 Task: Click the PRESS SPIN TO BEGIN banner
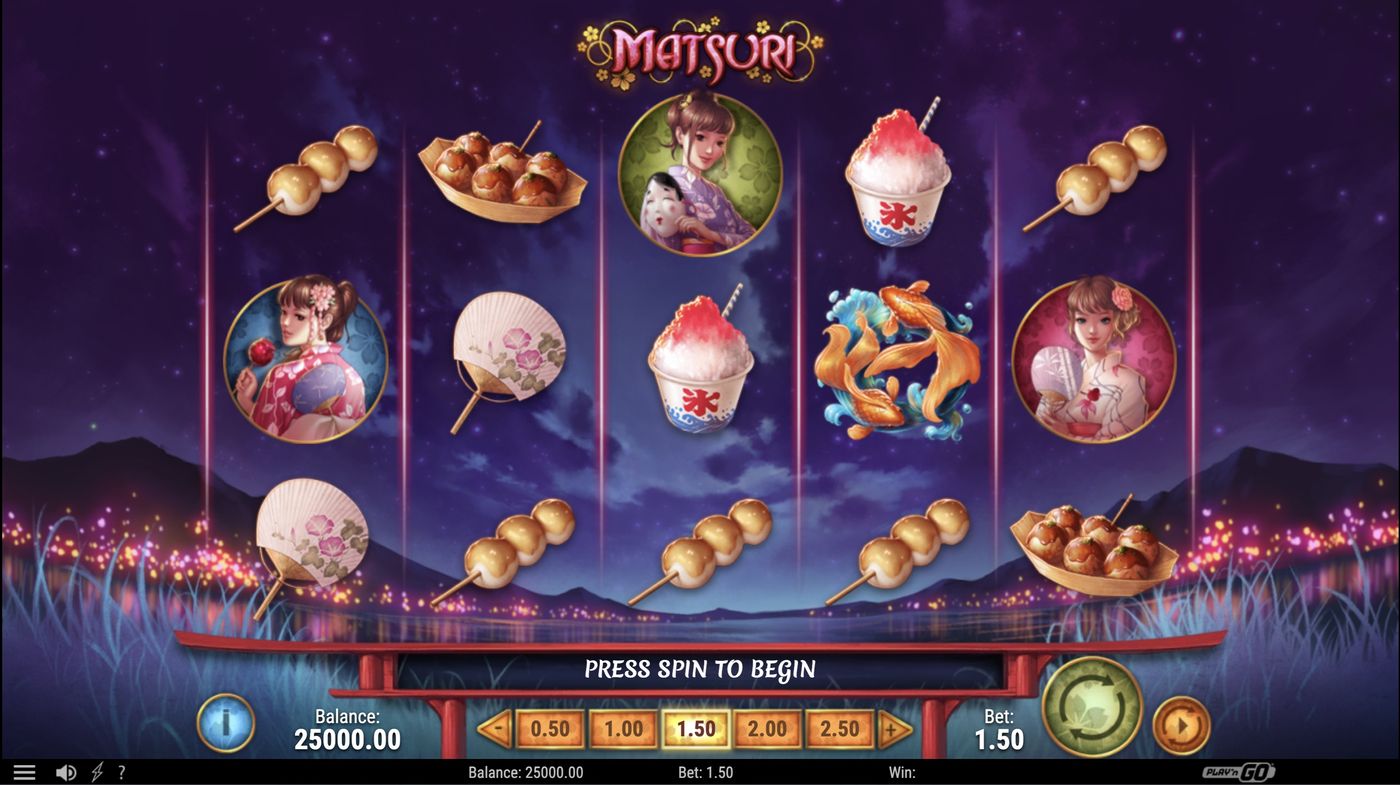coord(700,668)
